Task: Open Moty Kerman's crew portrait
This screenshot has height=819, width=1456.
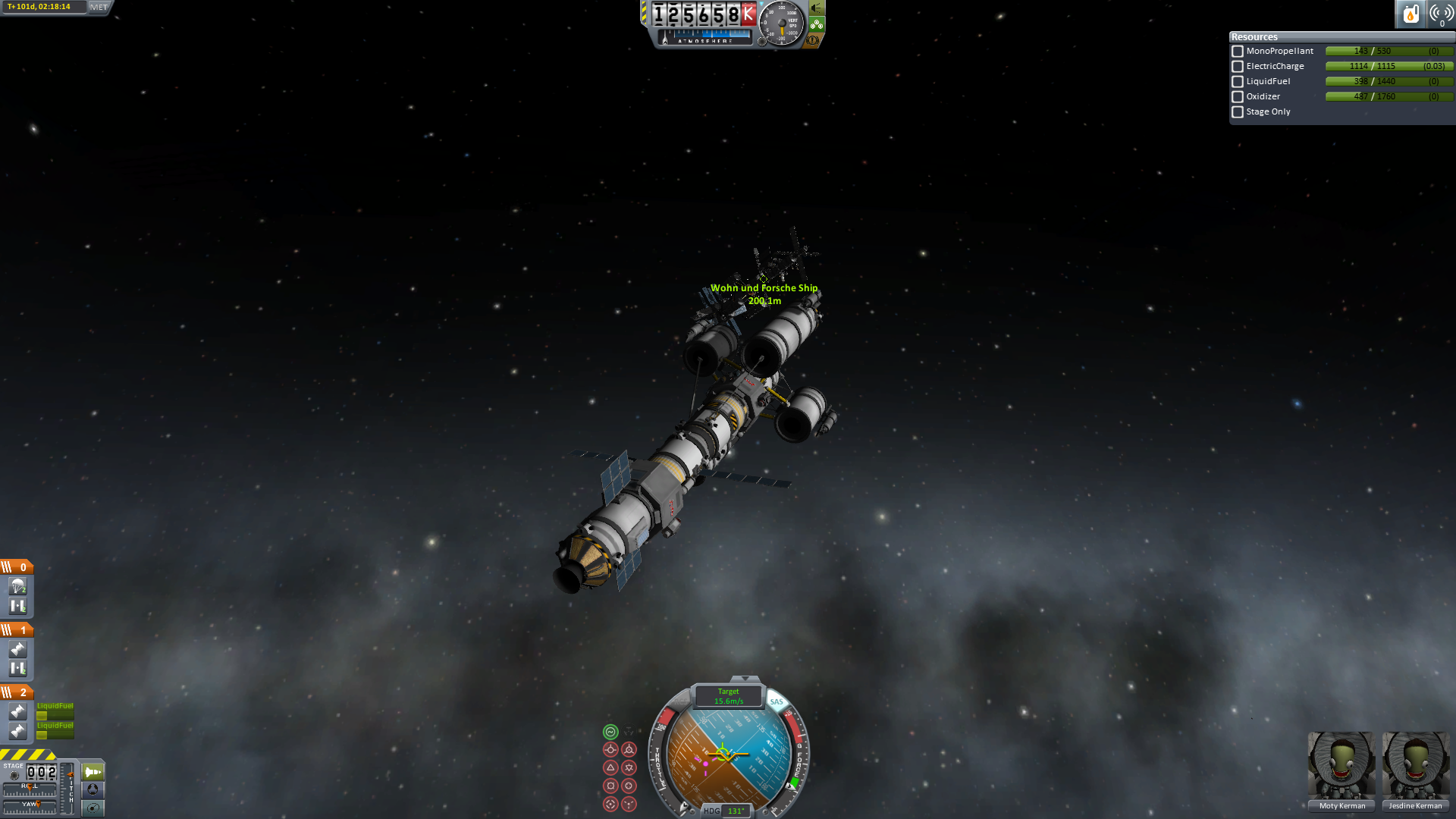Action: (x=1341, y=766)
